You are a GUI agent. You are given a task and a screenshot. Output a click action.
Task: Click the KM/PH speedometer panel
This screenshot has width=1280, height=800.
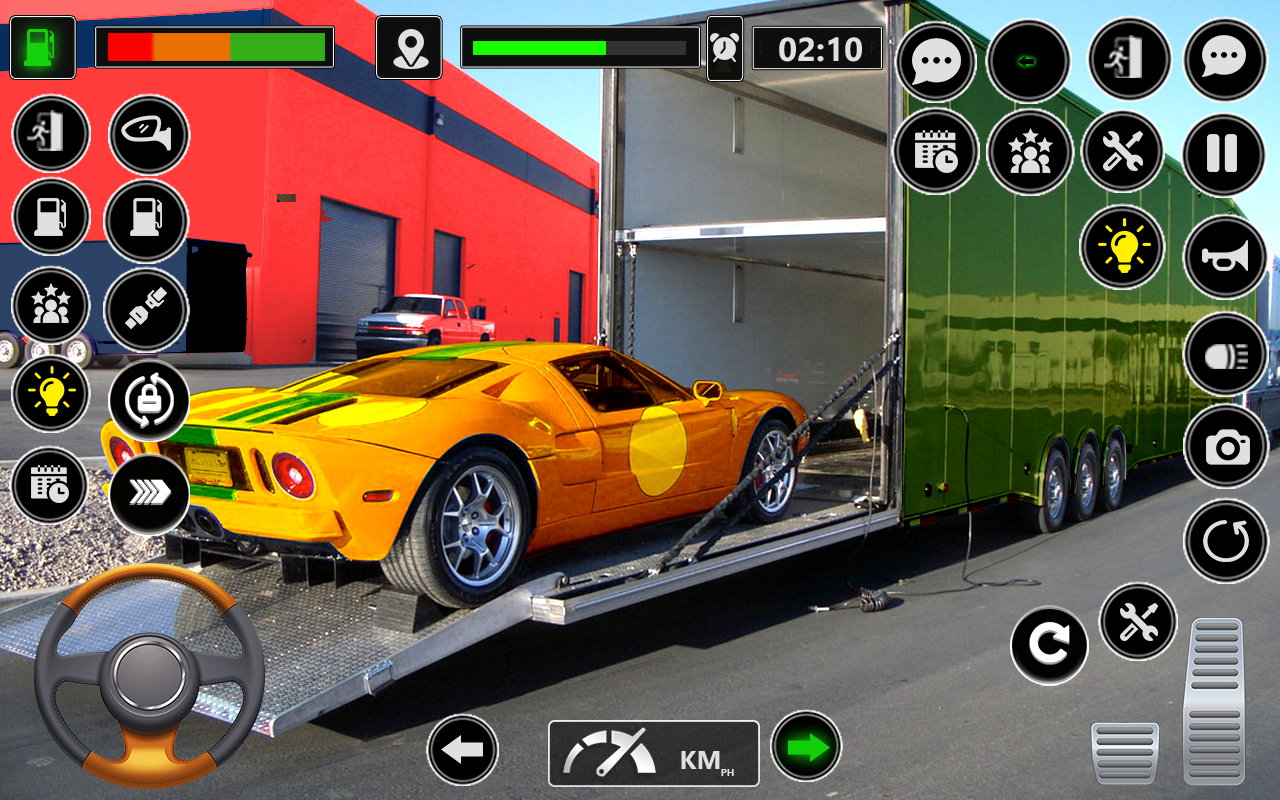click(653, 753)
